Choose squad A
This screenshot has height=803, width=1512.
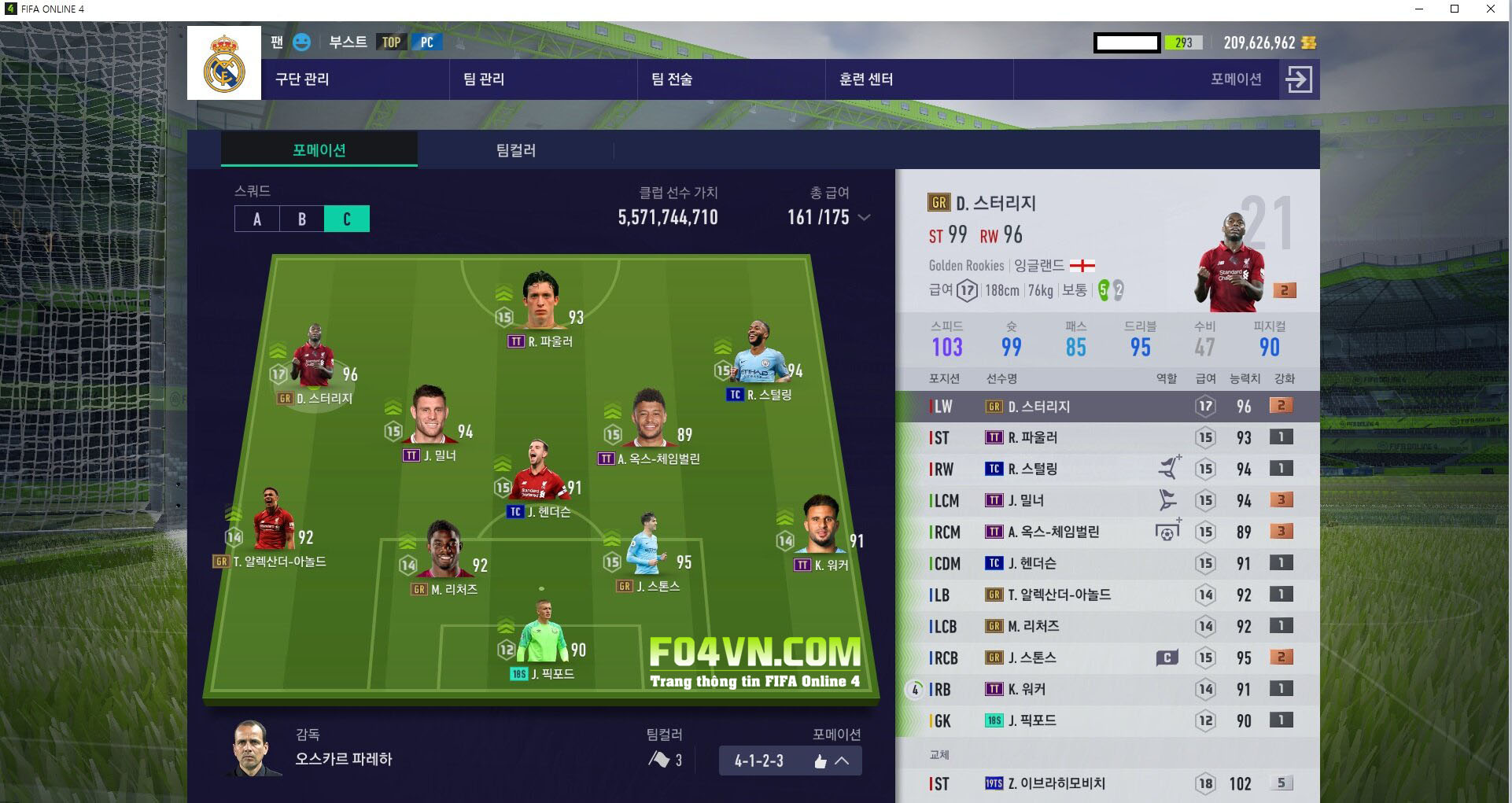coord(257,219)
